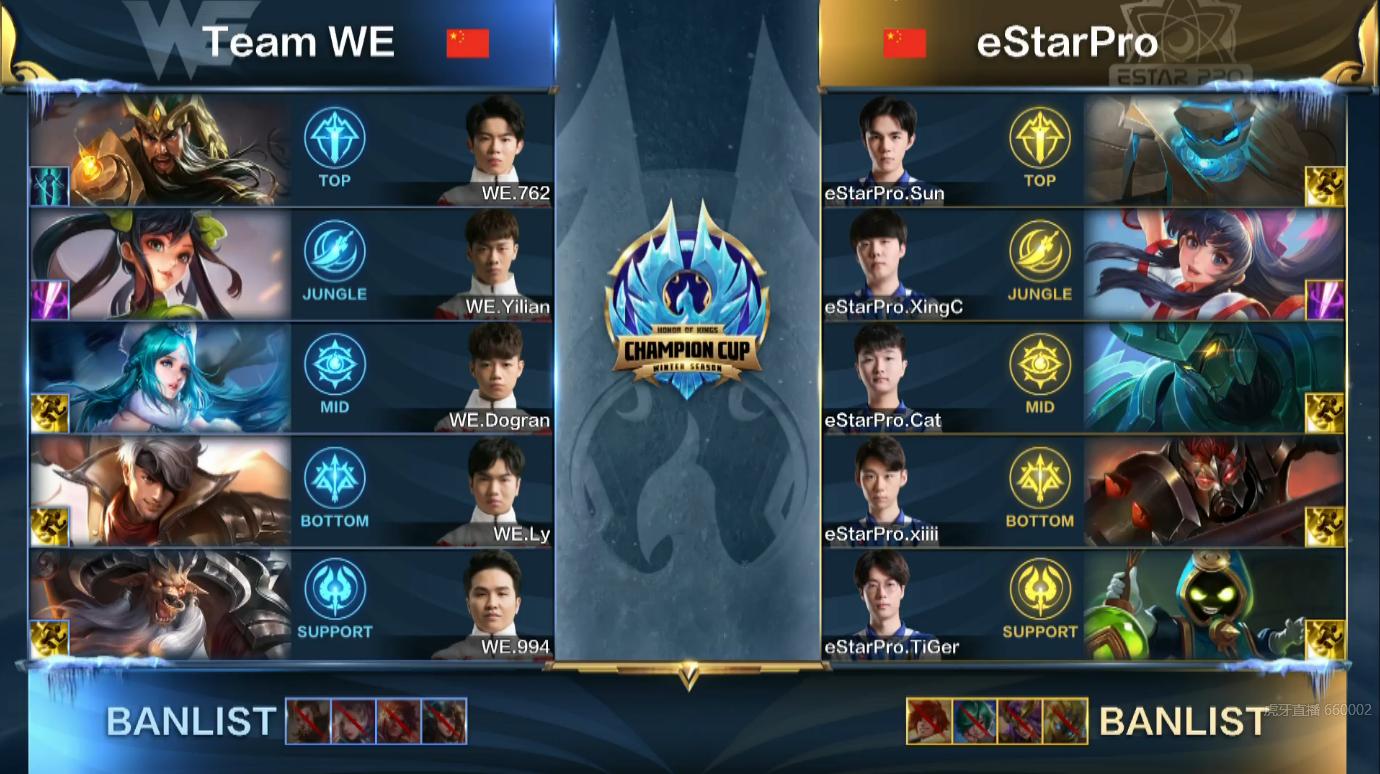Select the Team WE JUNGLE role icon
The image size is (1380, 774).
click(334, 257)
